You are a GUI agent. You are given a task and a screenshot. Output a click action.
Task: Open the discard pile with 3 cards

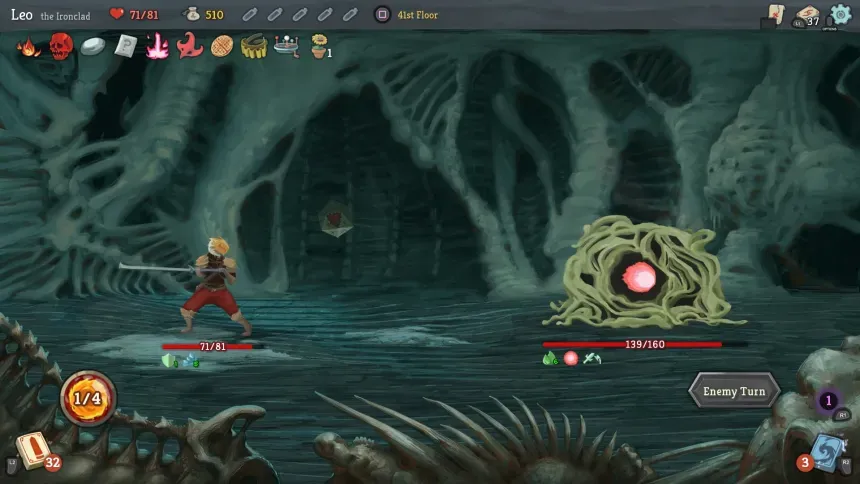click(825, 450)
